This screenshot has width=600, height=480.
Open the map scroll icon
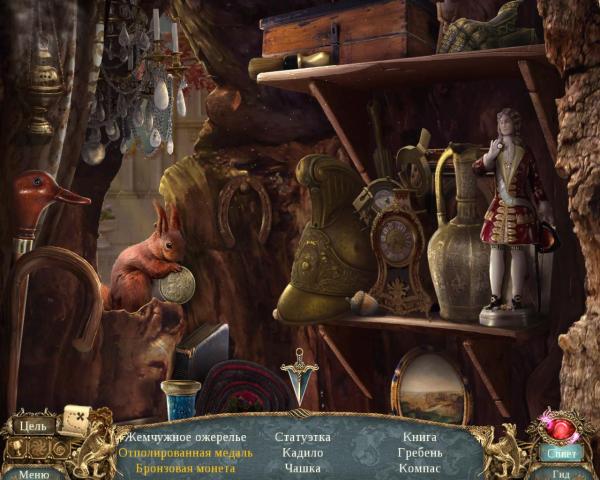[75, 420]
